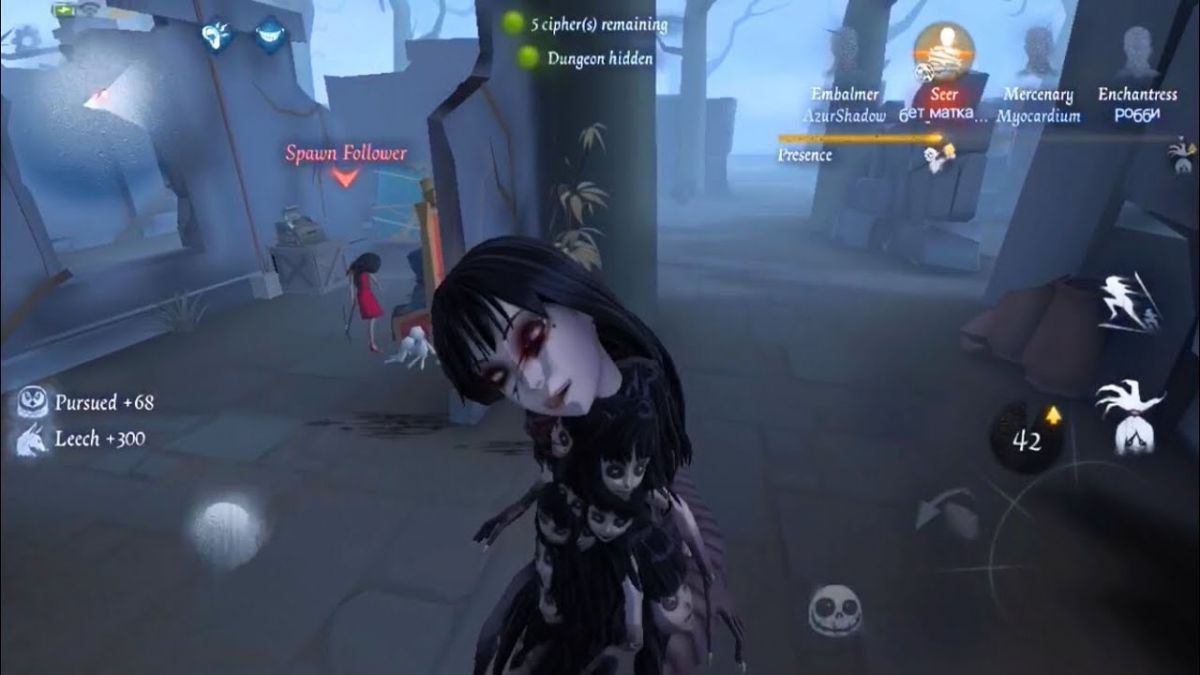Select the Enchantress survivor portrait
The image size is (1200, 675).
coord(1137,50)
